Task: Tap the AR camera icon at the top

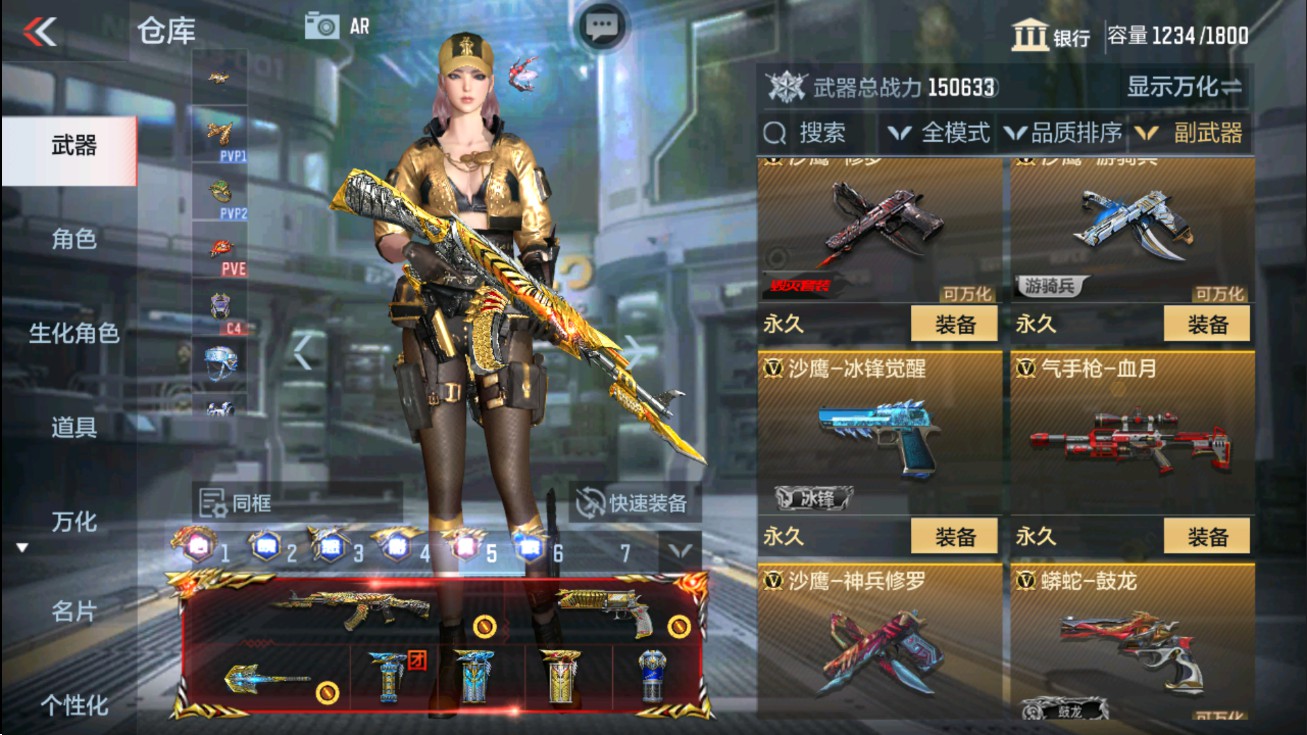Action: pyautogui.click(x=323, y=25)
